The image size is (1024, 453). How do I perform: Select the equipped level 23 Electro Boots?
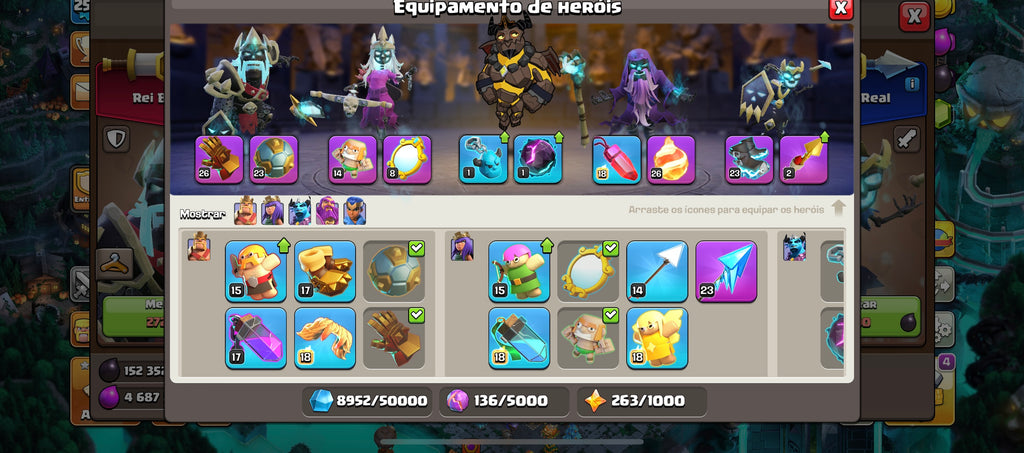749,160
